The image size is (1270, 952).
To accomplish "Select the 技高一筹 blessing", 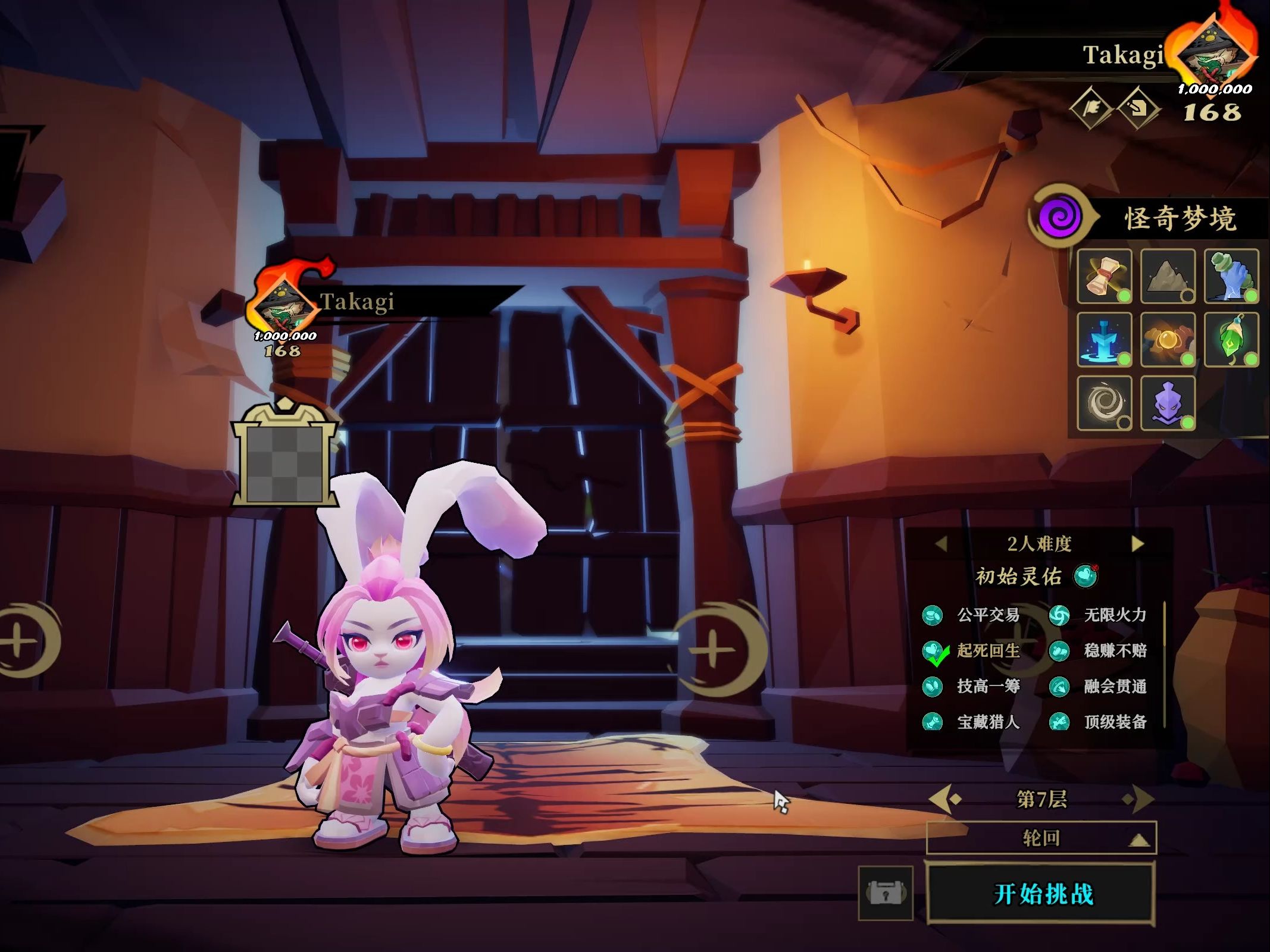I will pyautogui.click(x=976, y=687).
